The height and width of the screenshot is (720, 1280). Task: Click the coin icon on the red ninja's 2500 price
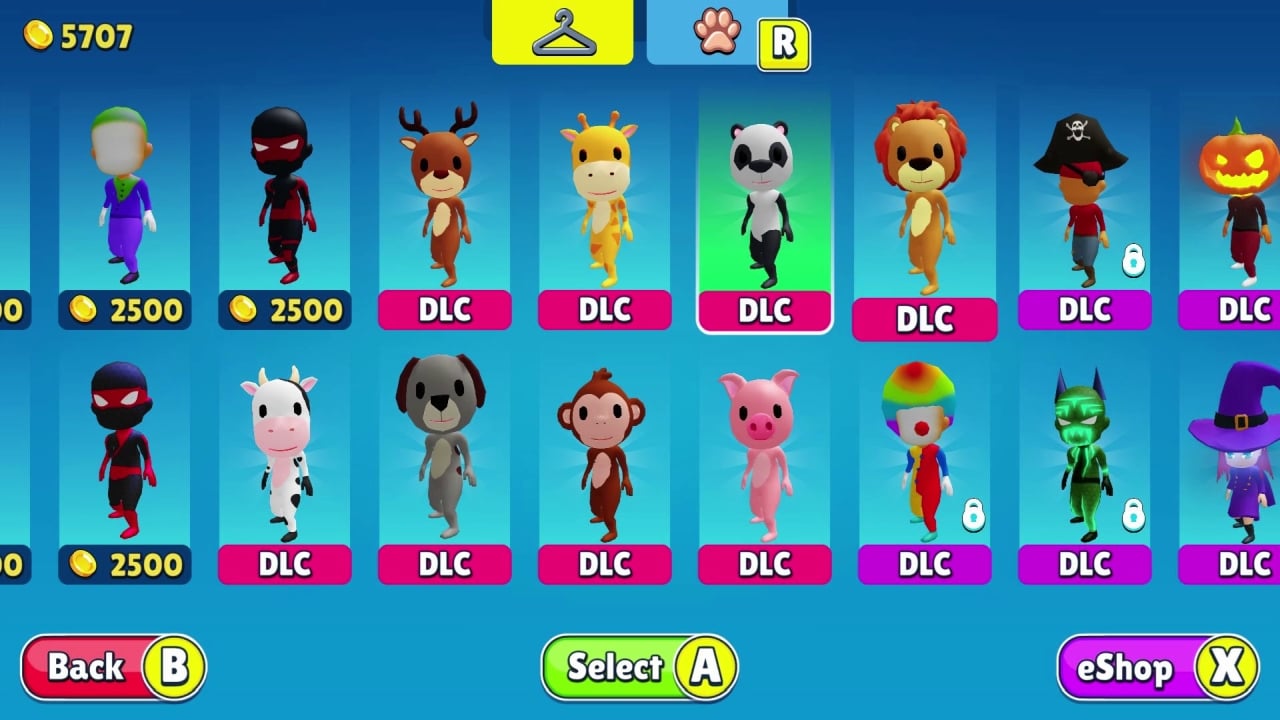click(x=85, y=565)
